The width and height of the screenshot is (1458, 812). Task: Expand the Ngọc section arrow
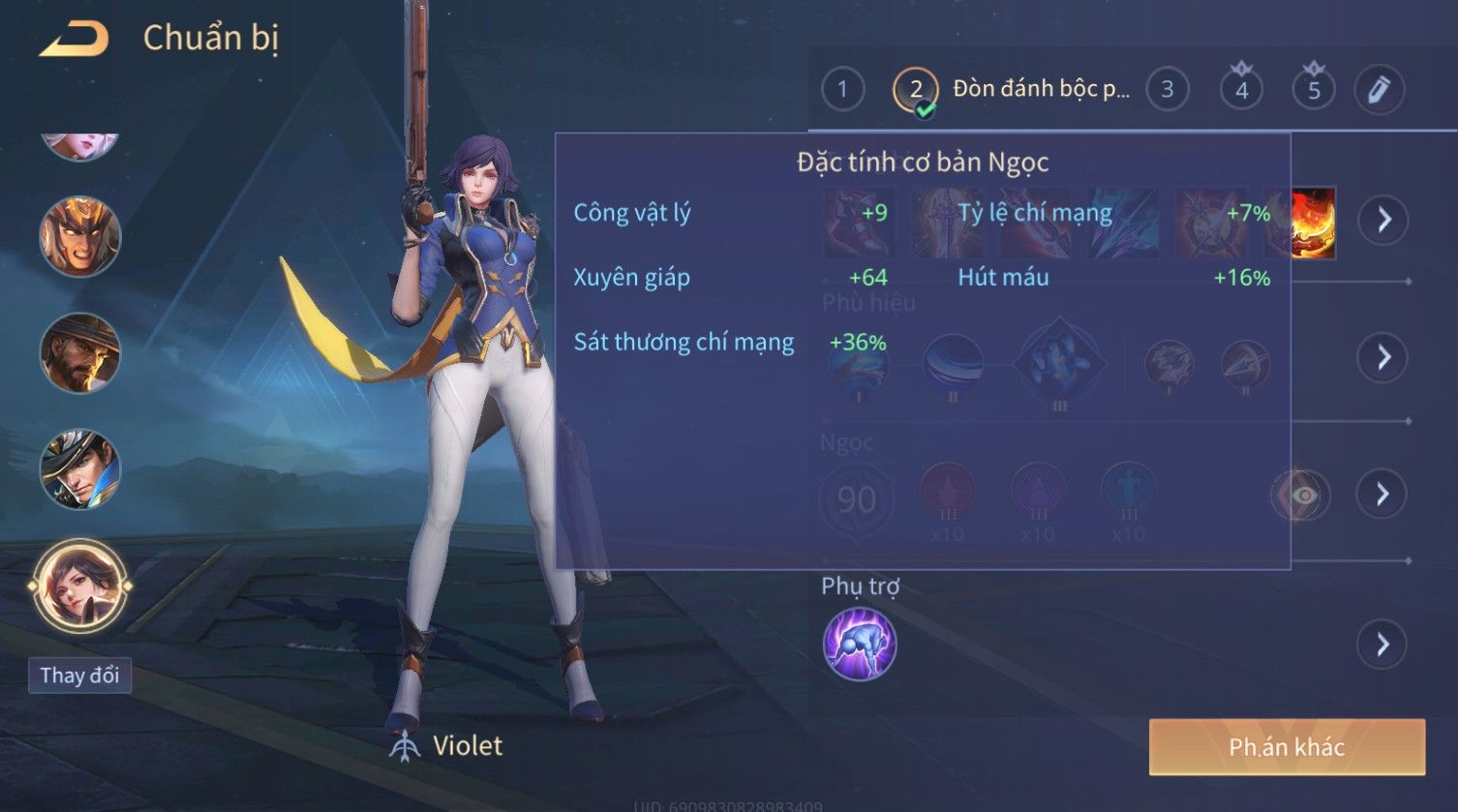pyautogui.click(x=1383, y=495)
